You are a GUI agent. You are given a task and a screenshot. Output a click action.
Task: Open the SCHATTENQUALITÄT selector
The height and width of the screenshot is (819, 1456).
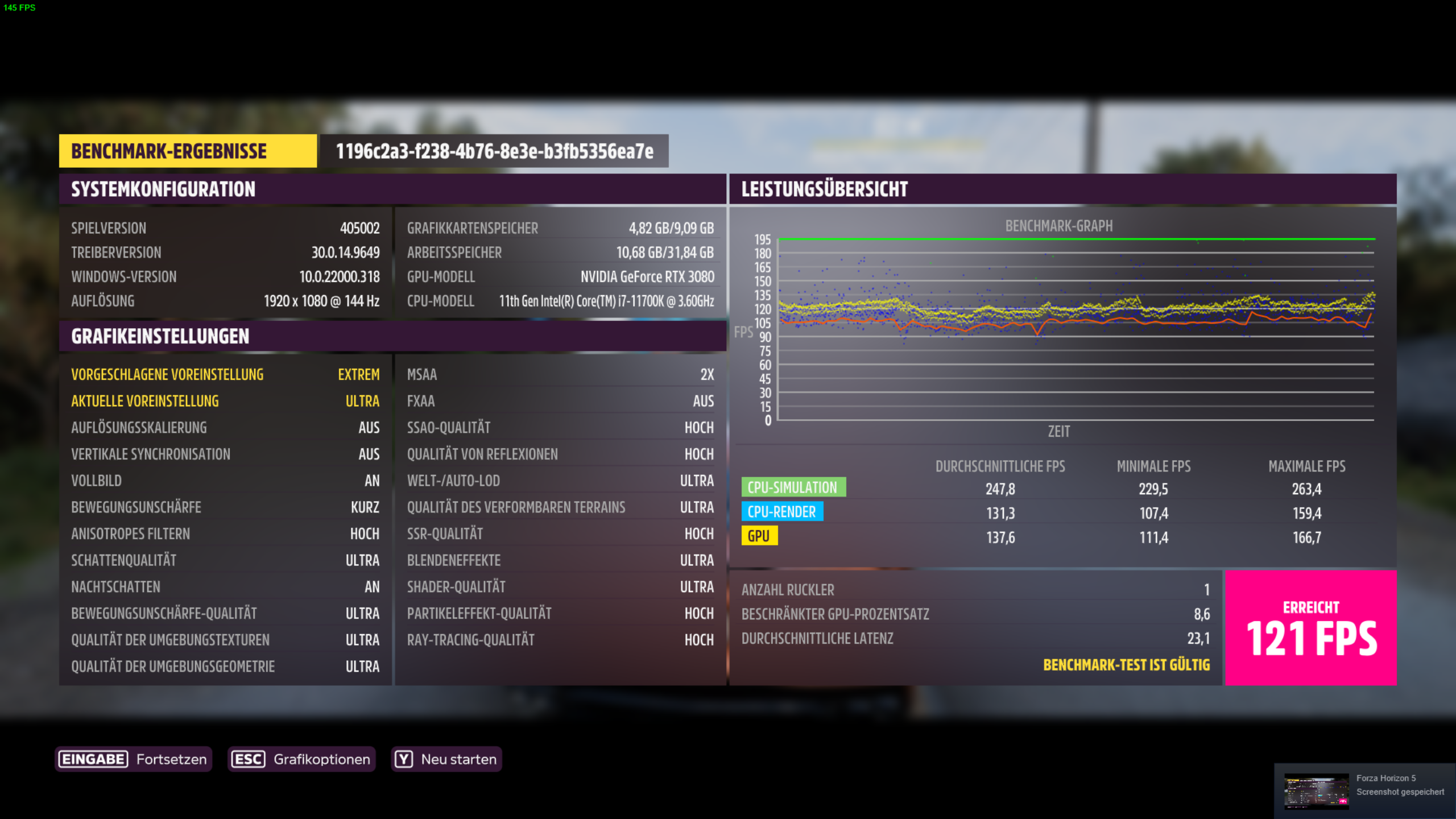[225, 560]
